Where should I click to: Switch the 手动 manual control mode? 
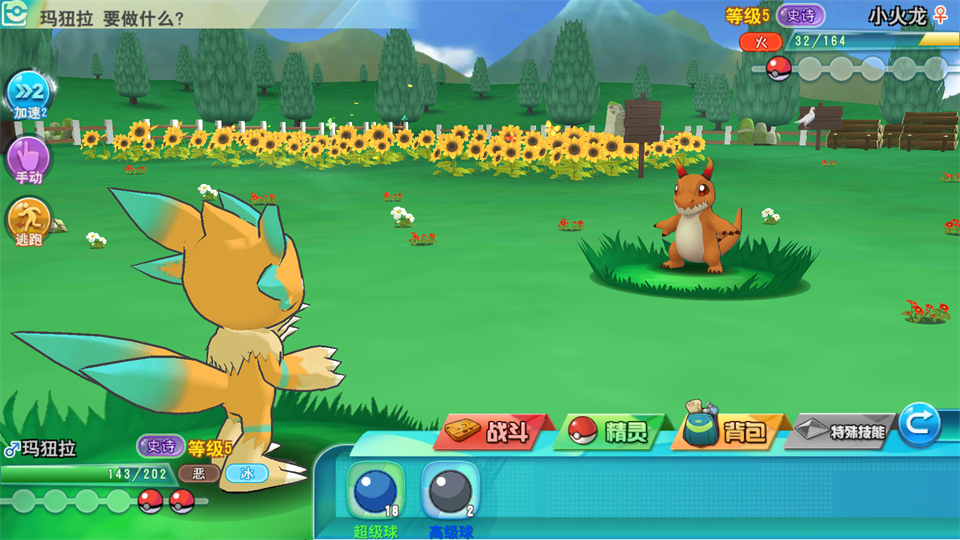point(27,158)
